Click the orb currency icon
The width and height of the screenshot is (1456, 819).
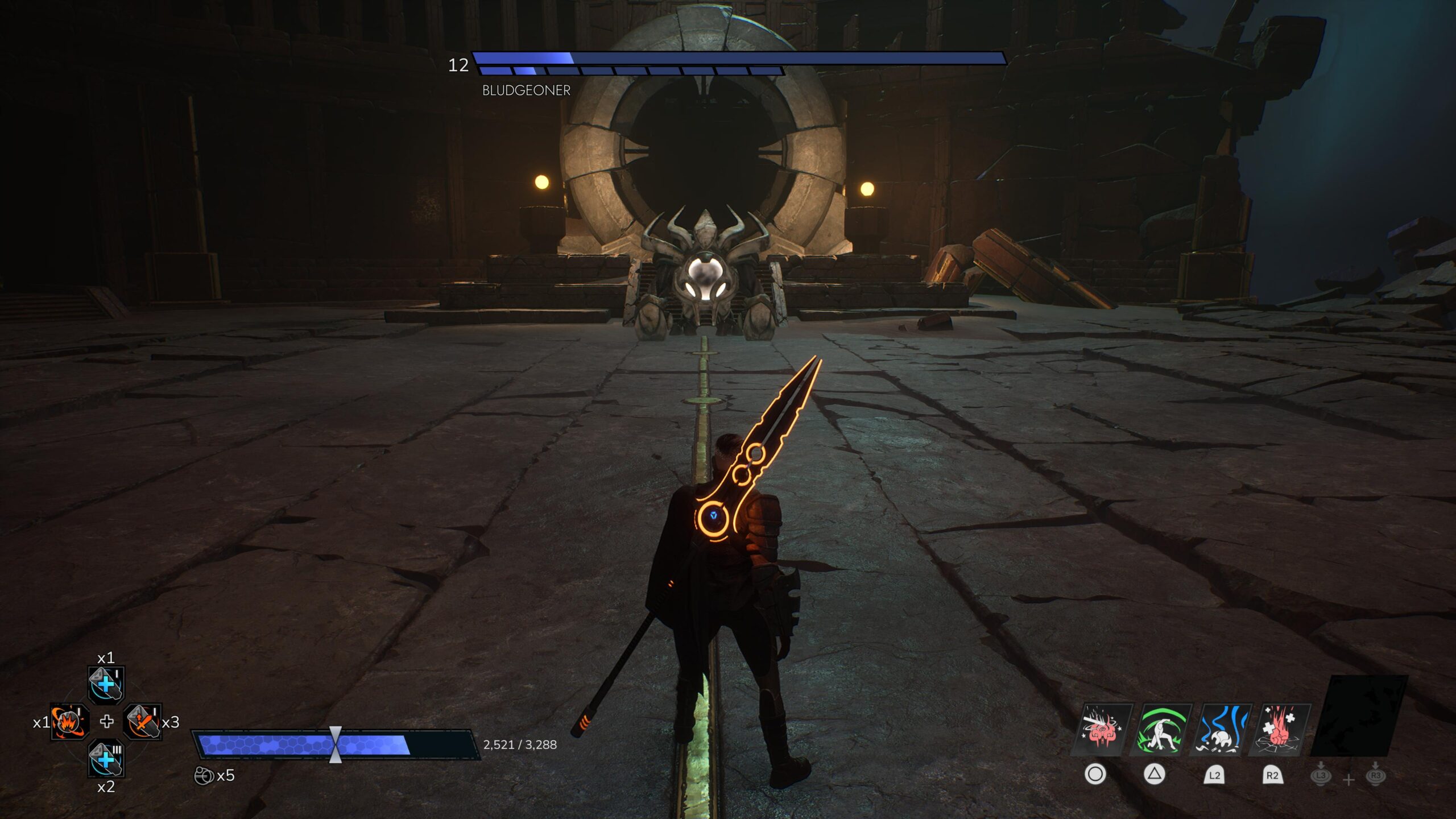(x=203, y=776)
